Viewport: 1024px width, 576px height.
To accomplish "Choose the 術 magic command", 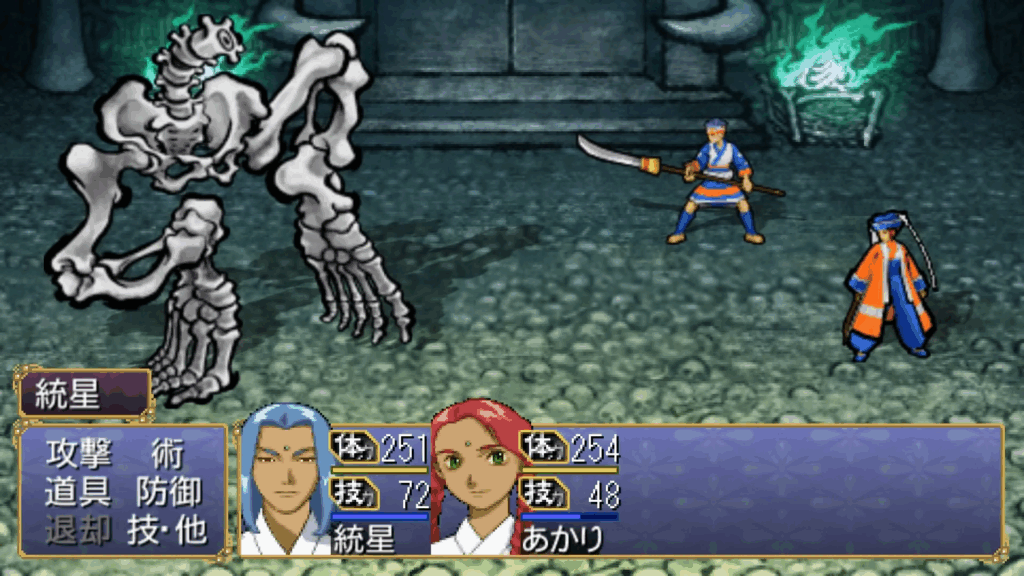I will coord(166,454).
